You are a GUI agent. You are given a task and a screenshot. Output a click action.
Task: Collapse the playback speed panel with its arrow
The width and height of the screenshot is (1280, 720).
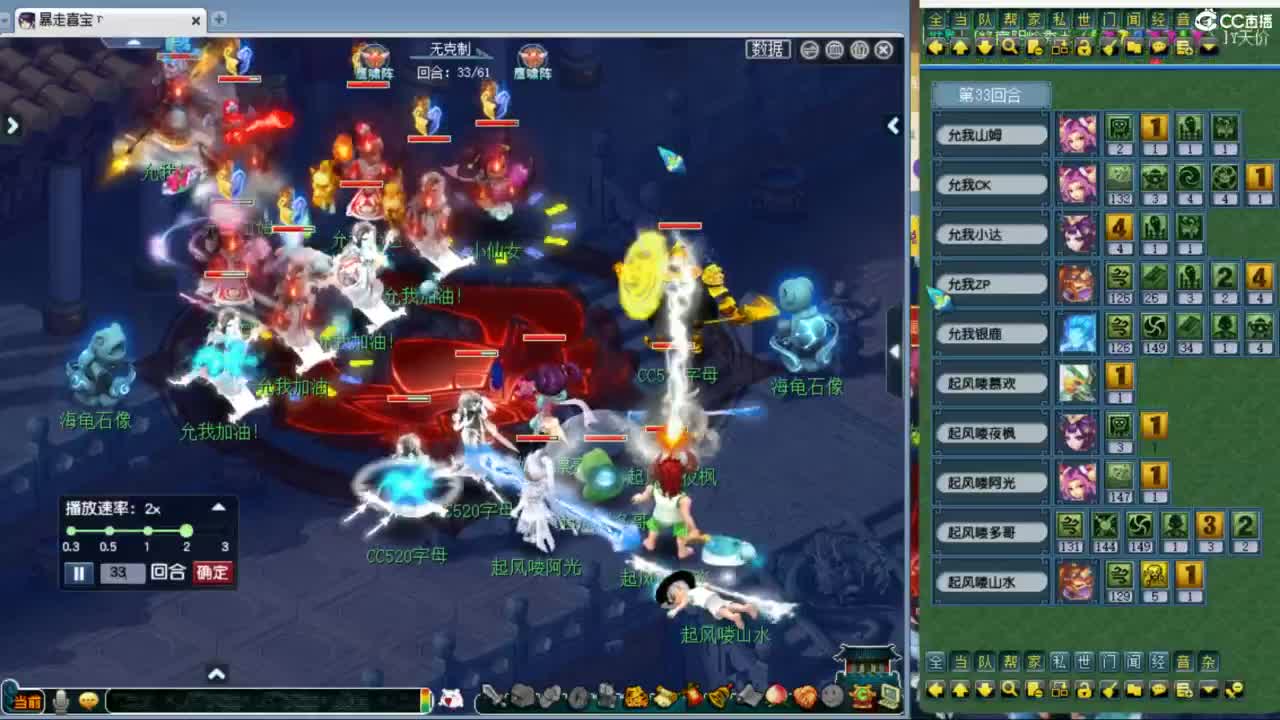click(x=218, y=506)
